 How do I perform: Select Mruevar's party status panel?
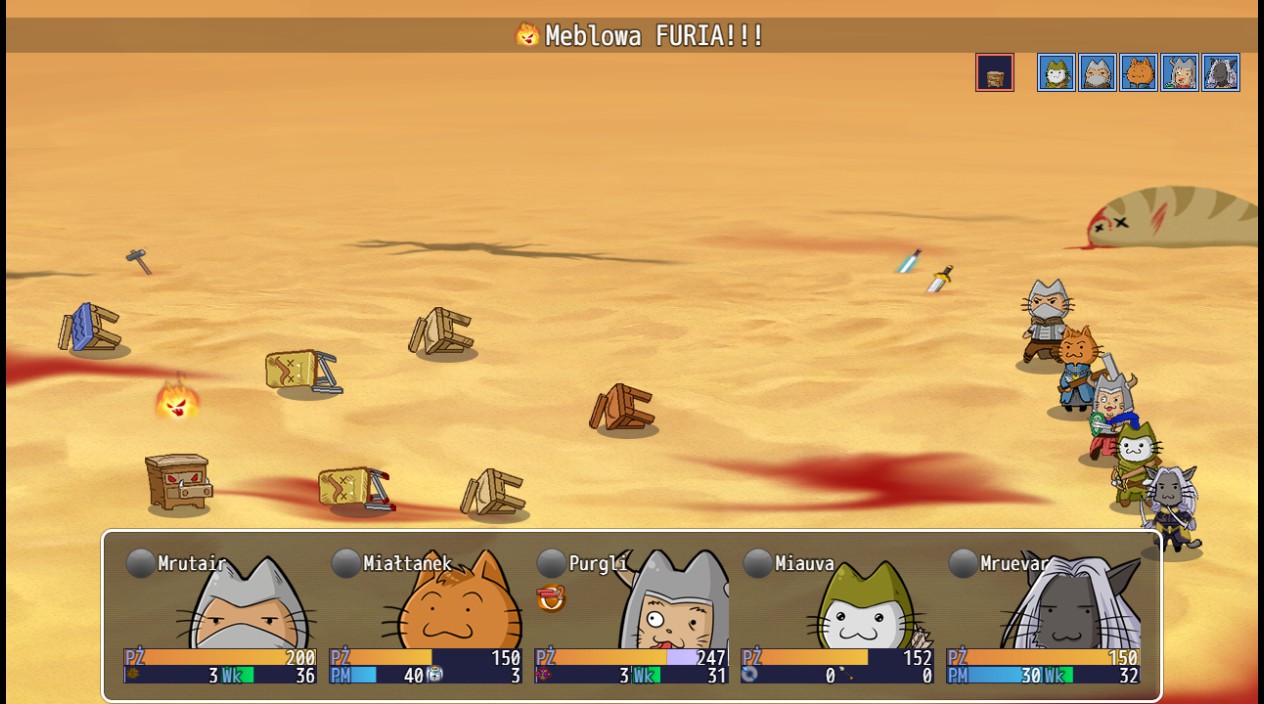point(1044,616)
